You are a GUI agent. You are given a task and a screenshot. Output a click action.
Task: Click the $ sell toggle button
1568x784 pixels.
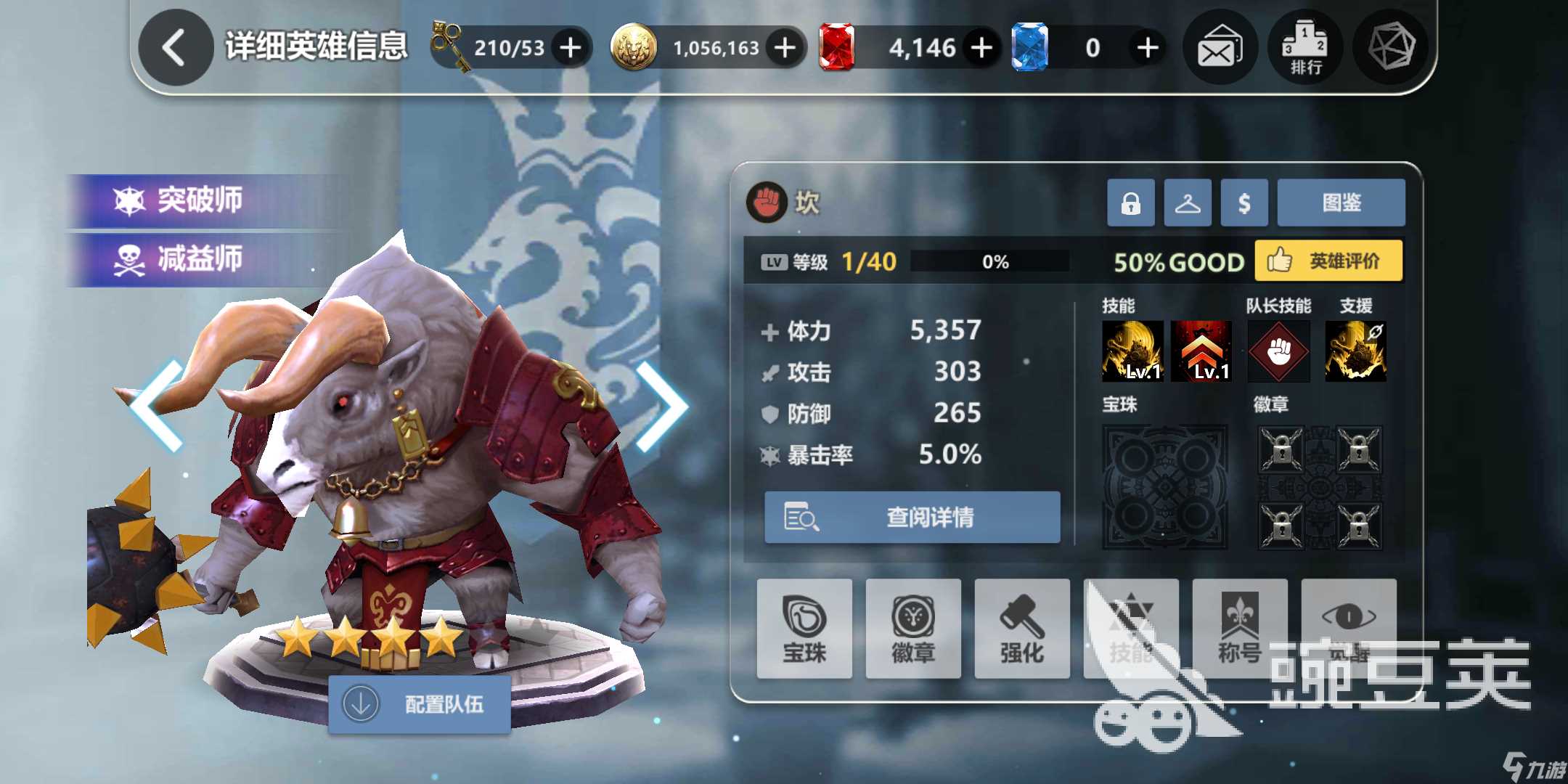[1244, 202]
